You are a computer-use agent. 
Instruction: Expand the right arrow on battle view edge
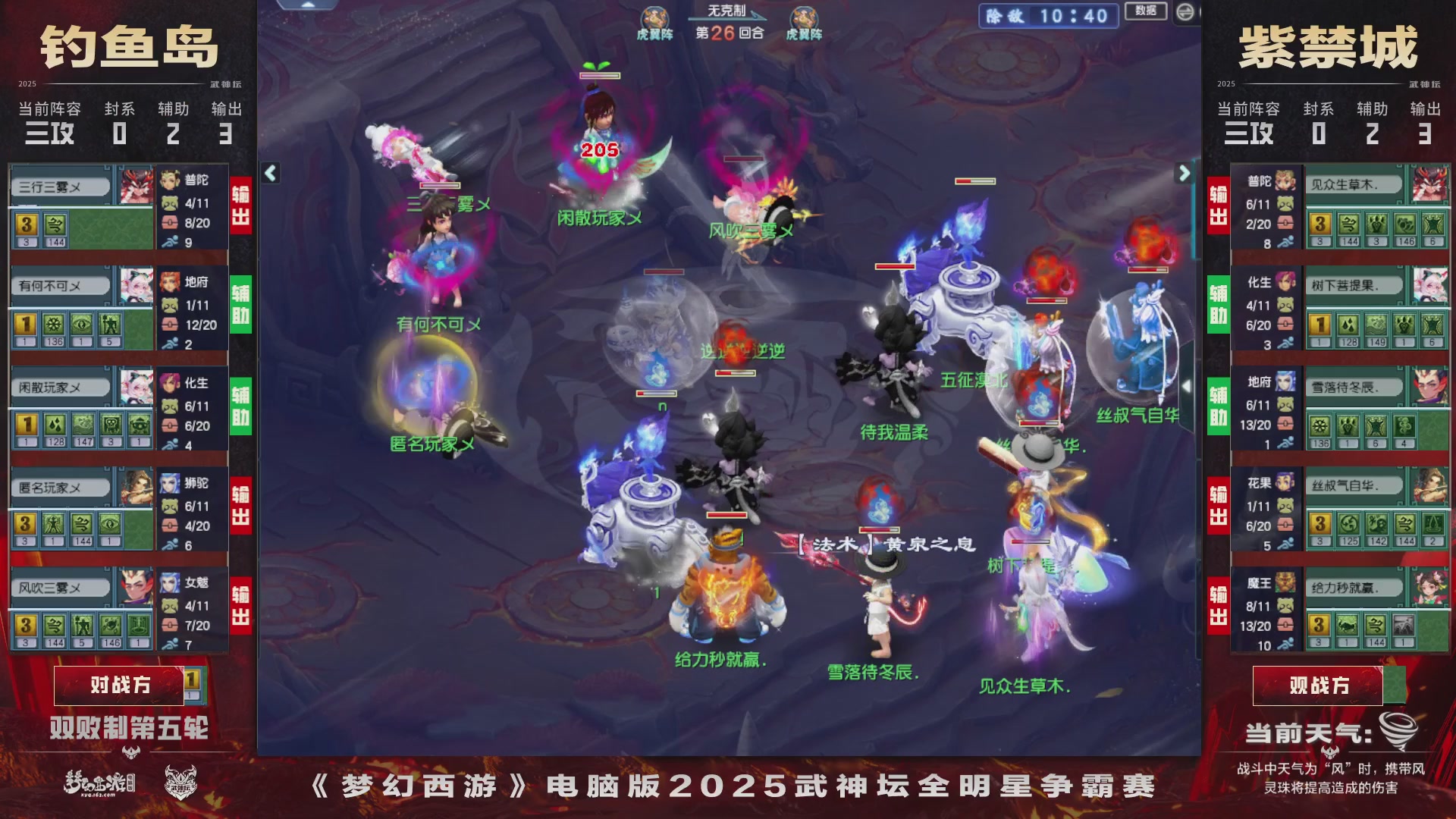click(x=1183, y=173)
